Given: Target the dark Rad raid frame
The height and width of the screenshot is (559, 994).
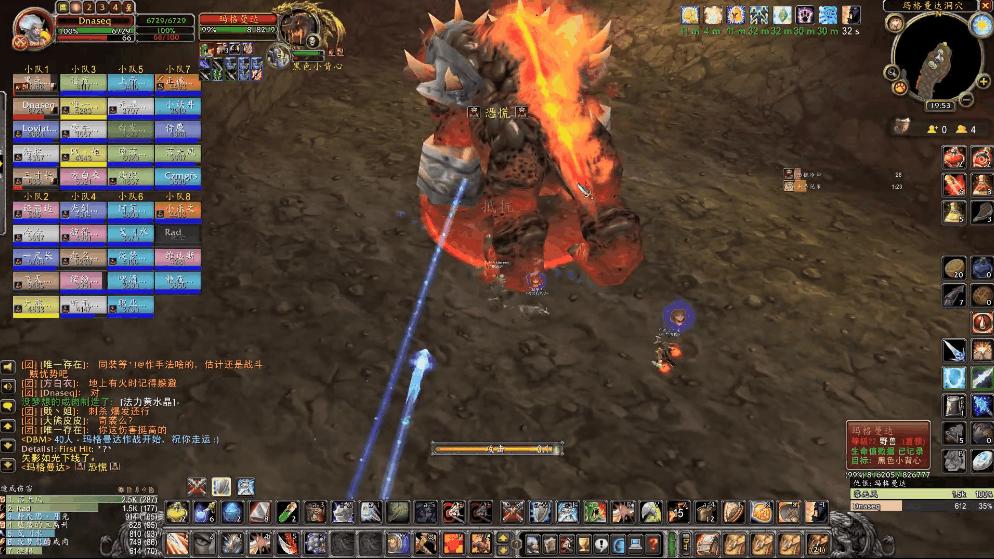Looking at the screenshot, I should coord(178,232).
